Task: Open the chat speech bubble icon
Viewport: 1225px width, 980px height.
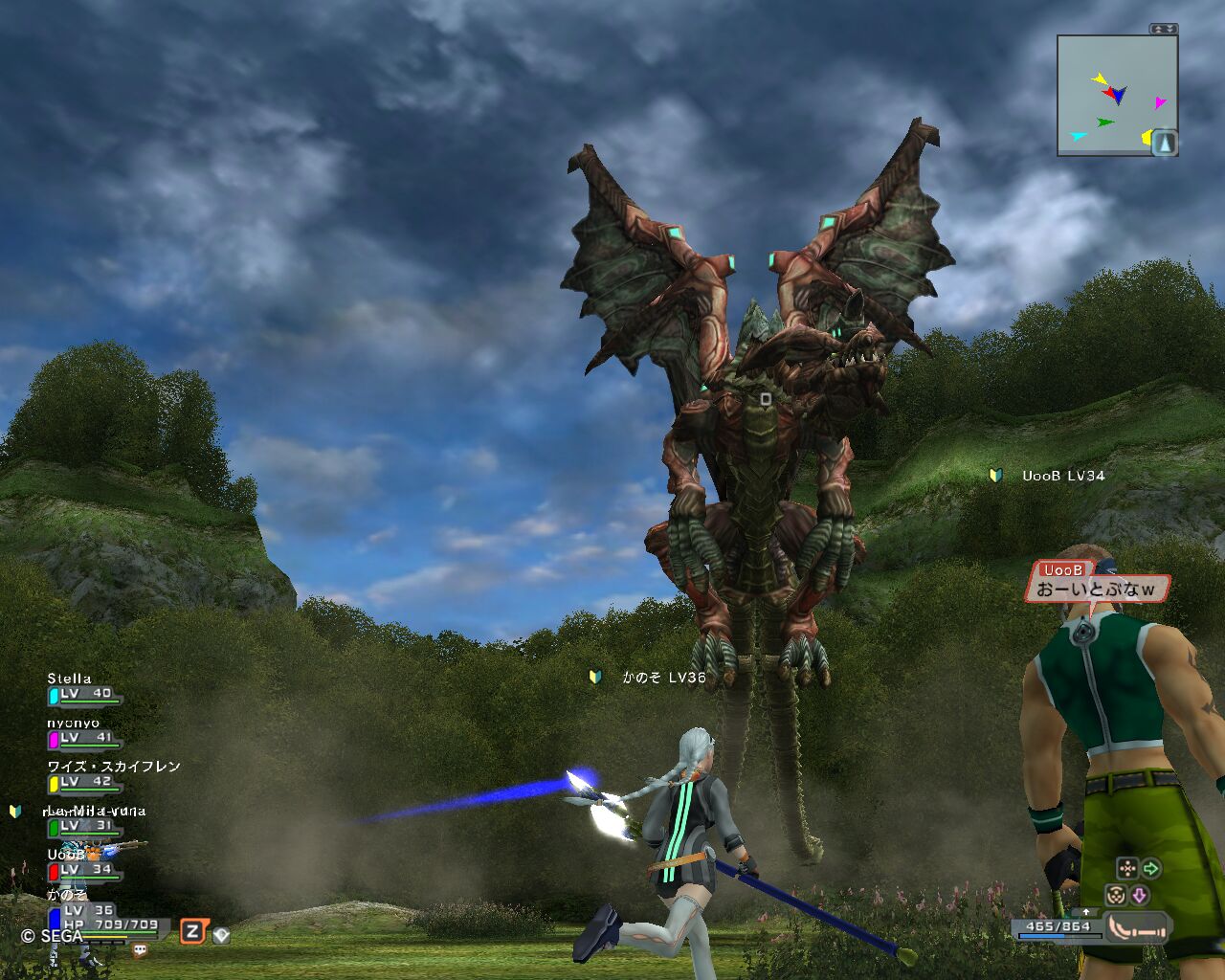Action: pos(141,950)
